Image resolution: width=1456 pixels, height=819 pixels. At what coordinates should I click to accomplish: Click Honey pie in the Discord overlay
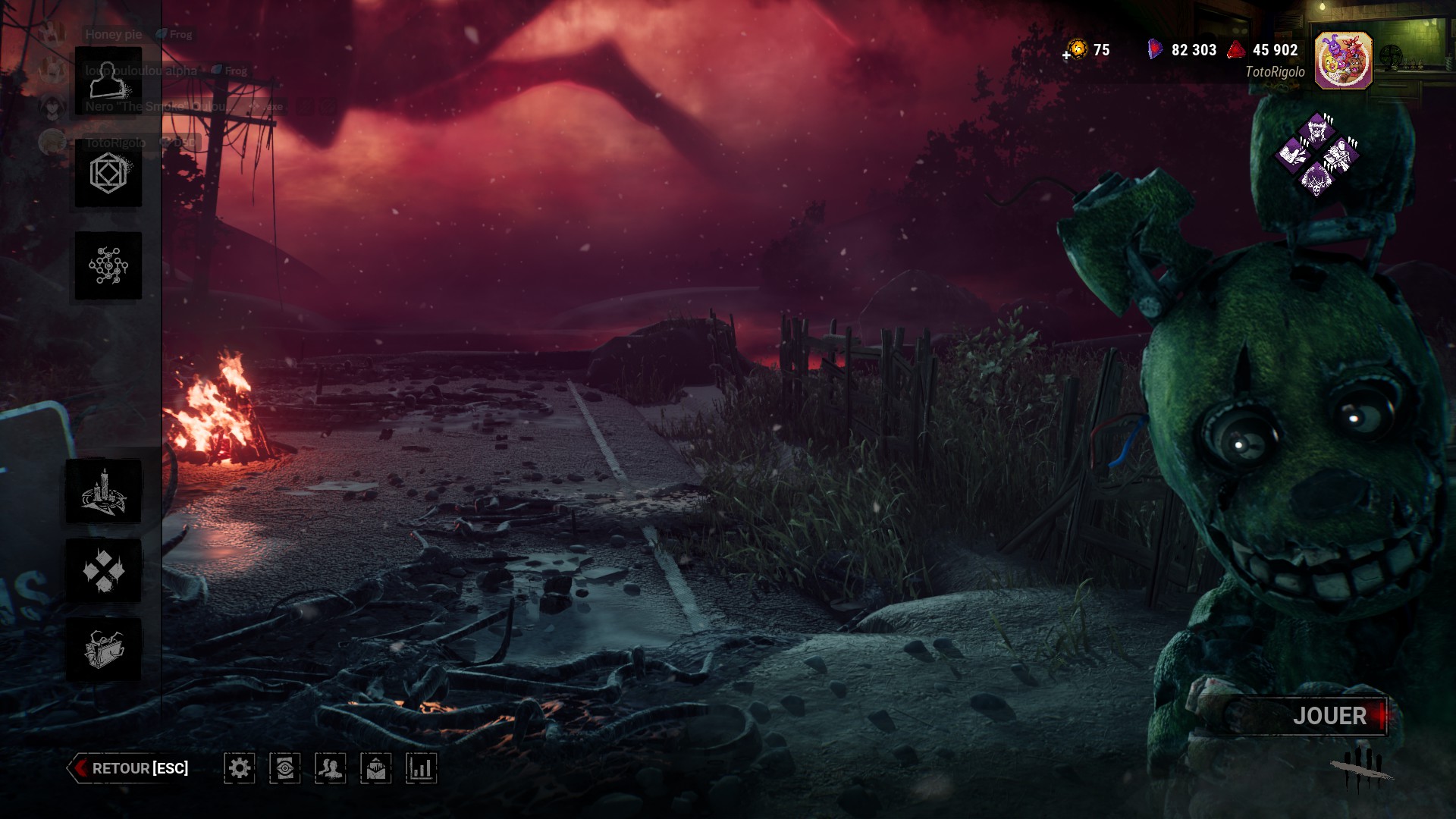click(113, 34)
